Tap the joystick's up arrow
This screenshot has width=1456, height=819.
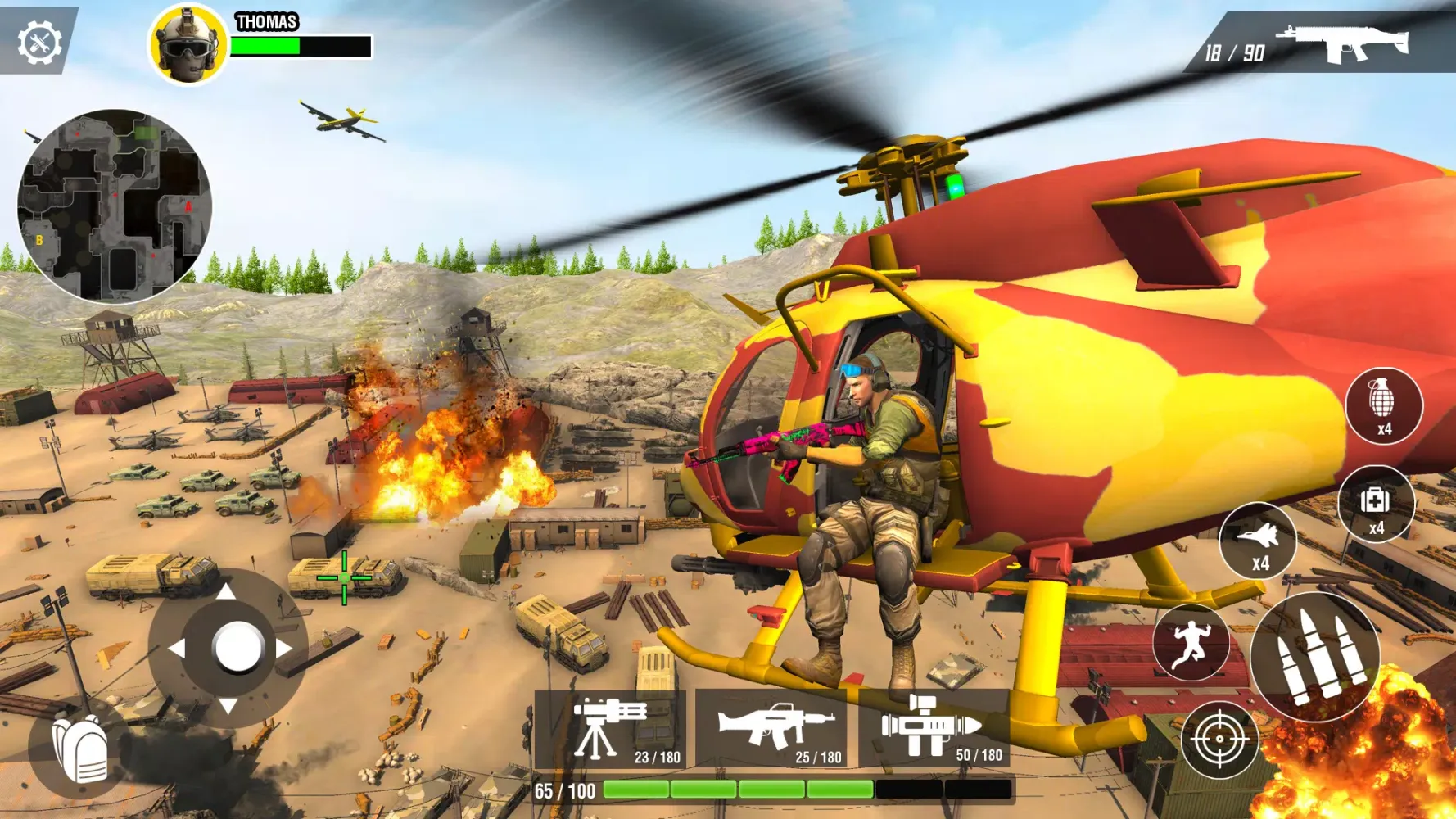click(x=227, y=591)
